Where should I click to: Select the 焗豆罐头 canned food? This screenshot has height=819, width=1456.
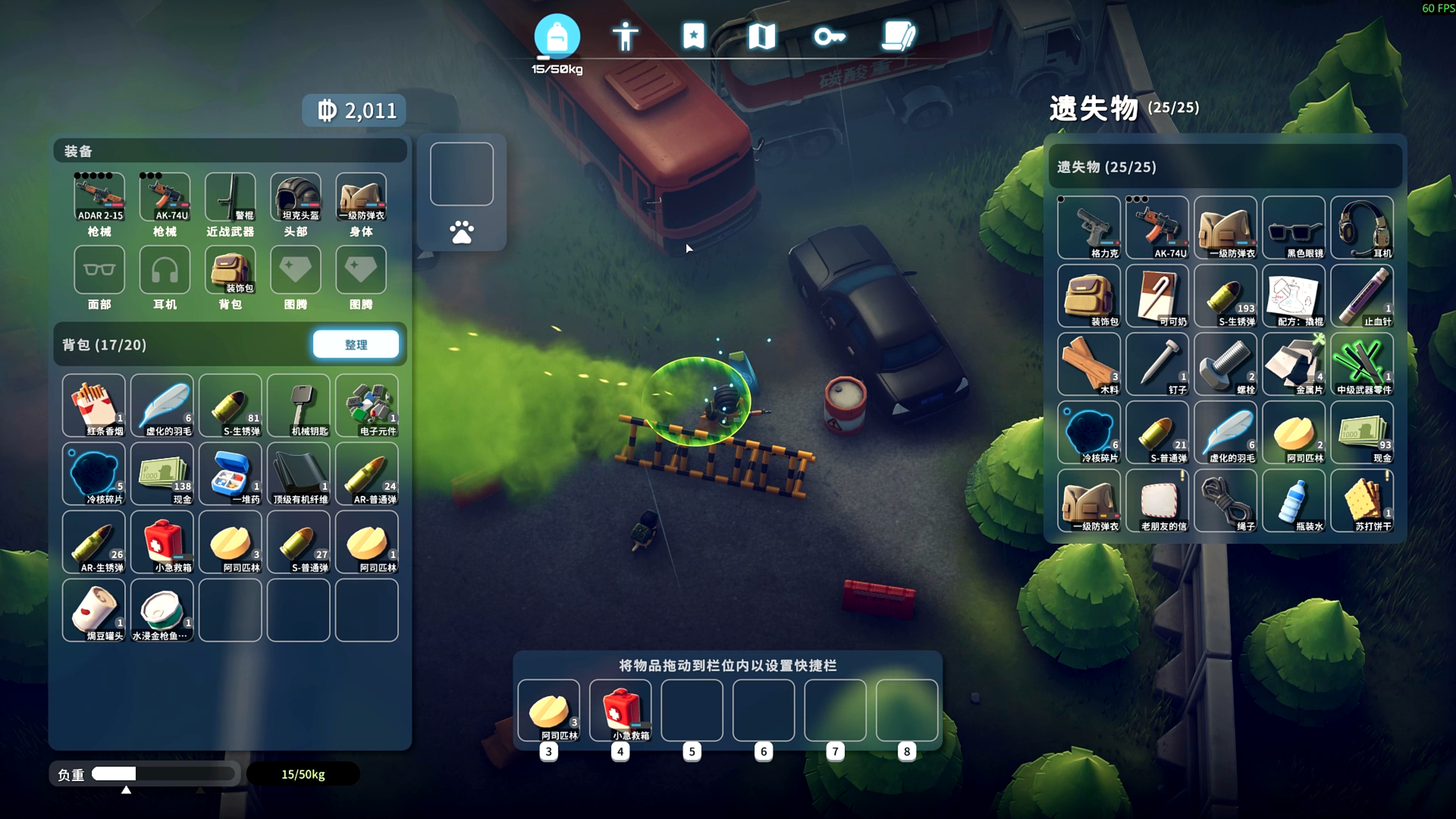coord(94,610)
